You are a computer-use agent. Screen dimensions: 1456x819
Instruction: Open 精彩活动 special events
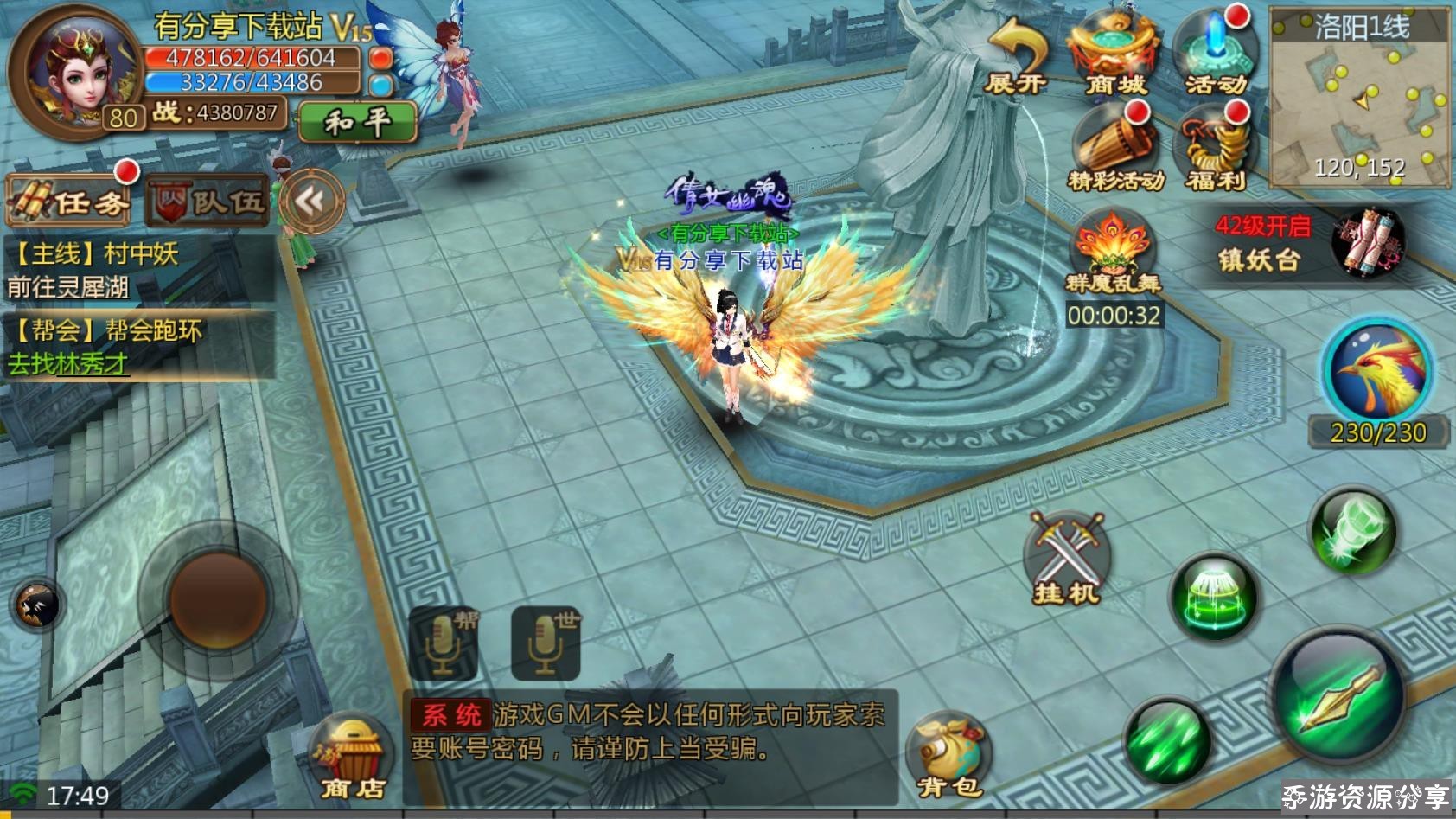point(1115,149)
